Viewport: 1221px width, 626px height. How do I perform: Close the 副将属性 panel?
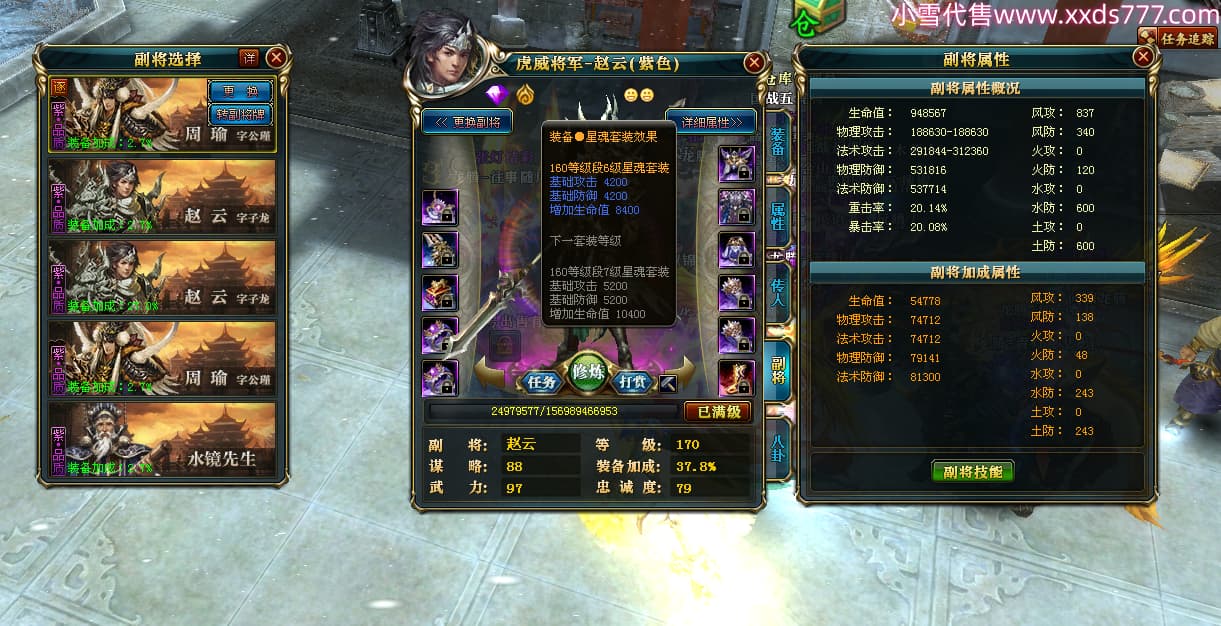tap(1143, 58)
